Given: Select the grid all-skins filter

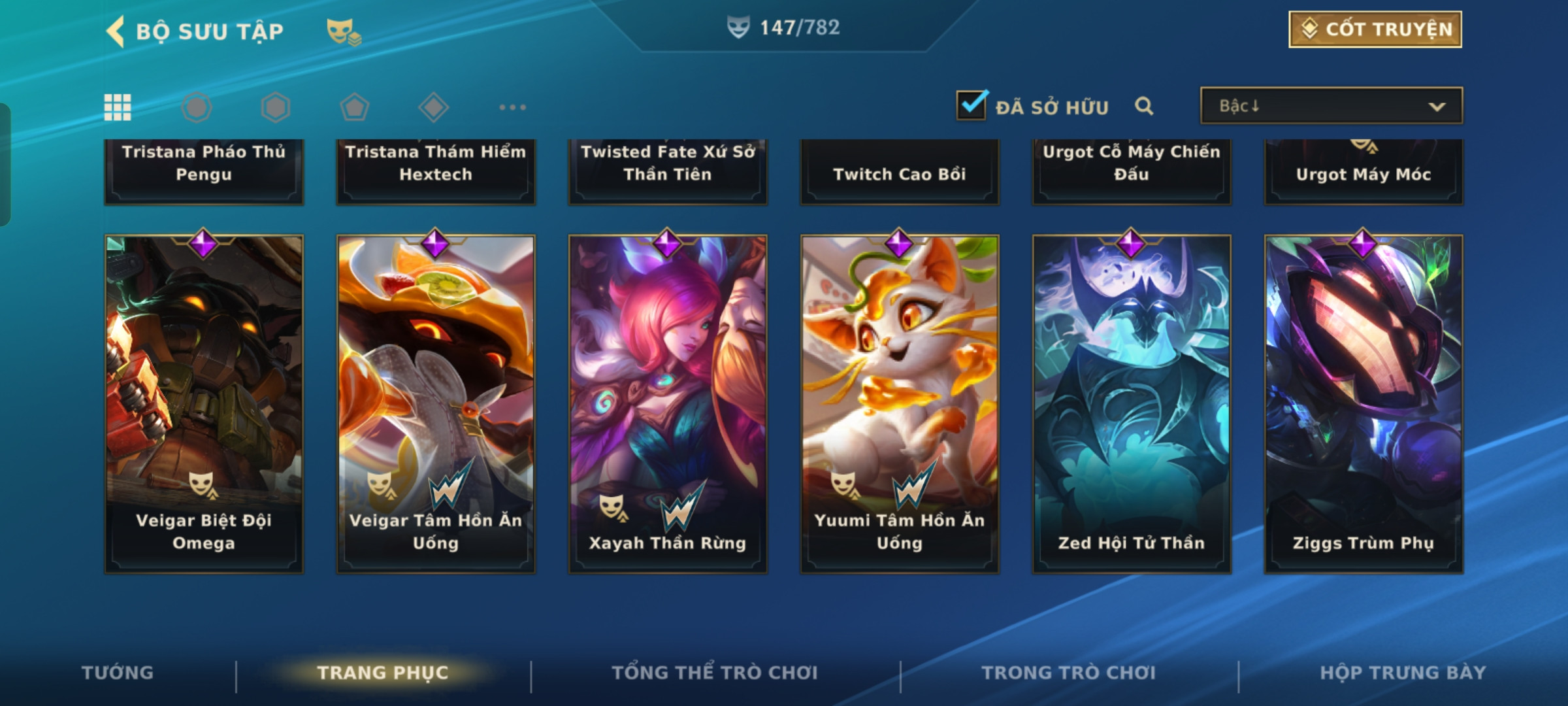Looking at the screenshot, I should tap(118, 107).
